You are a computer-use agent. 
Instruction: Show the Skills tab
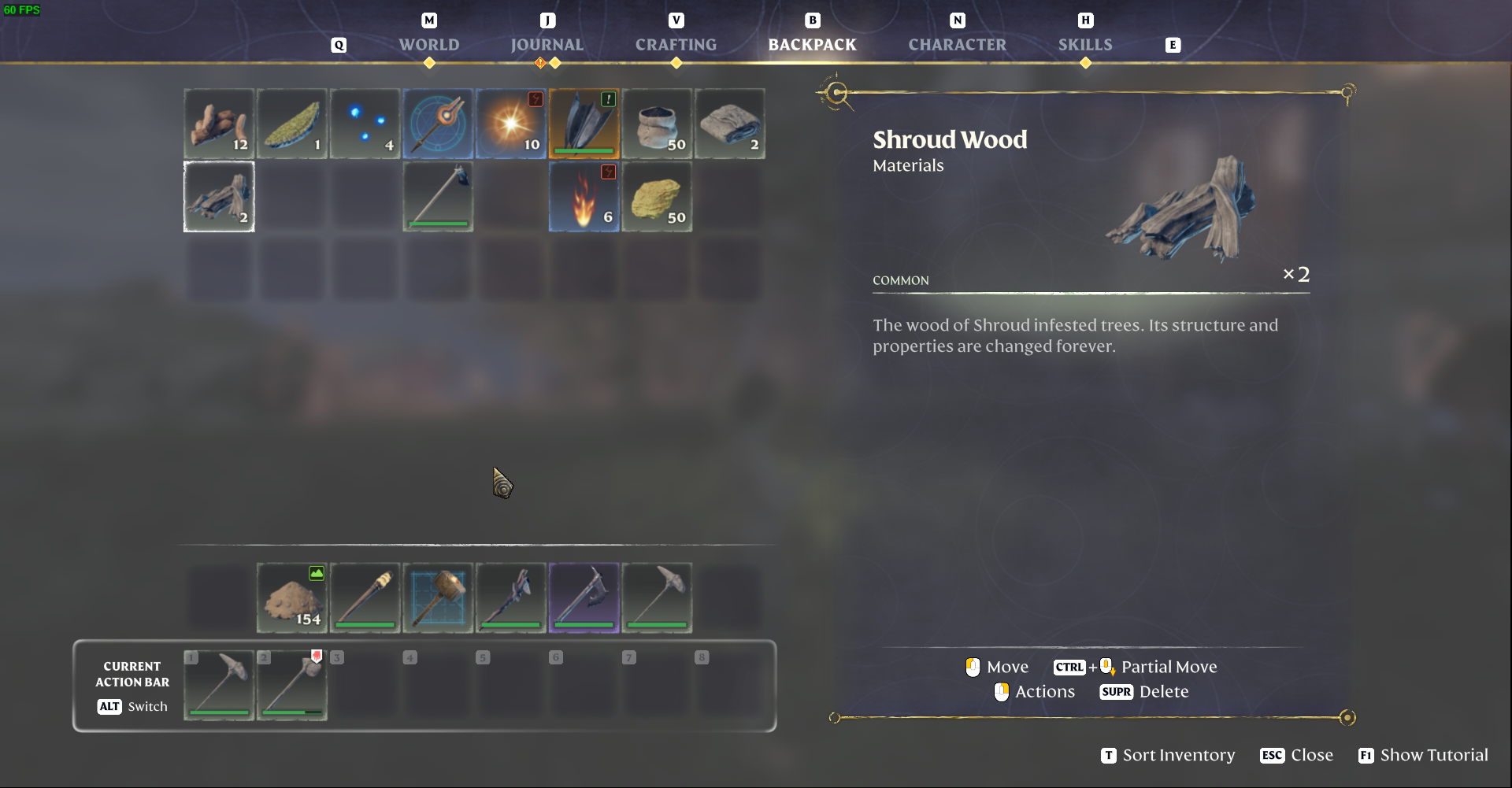[x=1084, y=45]
